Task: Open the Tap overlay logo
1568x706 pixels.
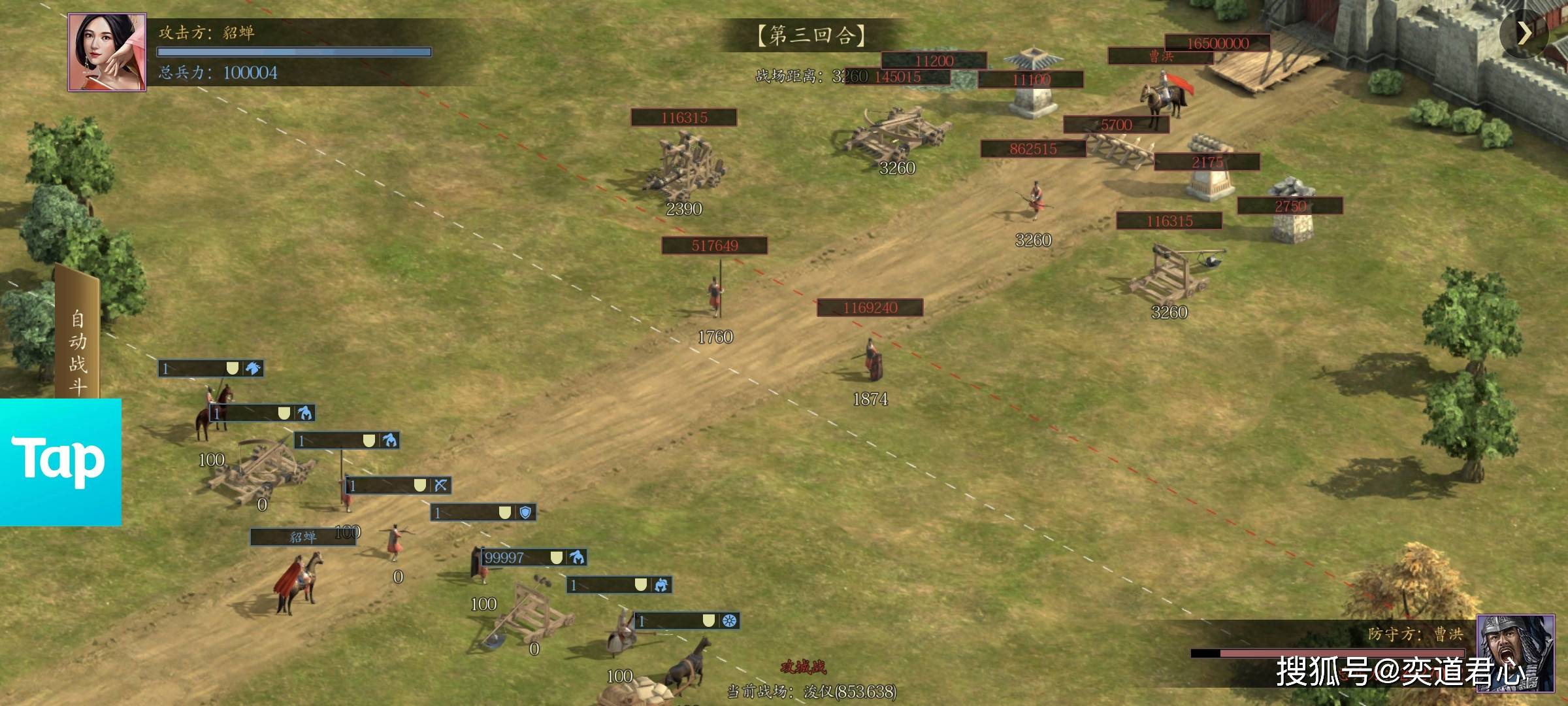Action: pos(60,462)
